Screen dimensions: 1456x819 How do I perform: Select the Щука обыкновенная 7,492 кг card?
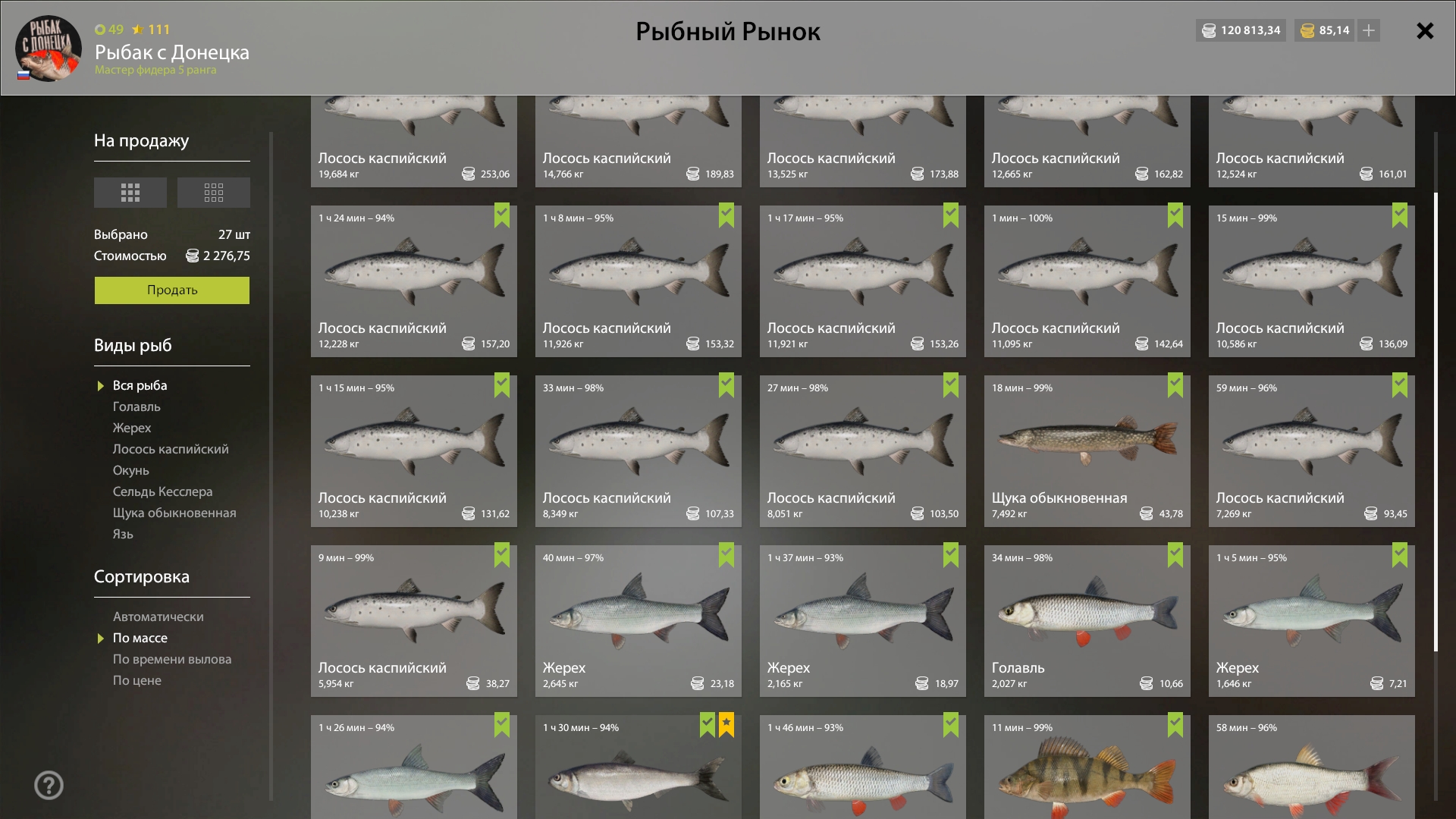click(x=1087, y=451)
